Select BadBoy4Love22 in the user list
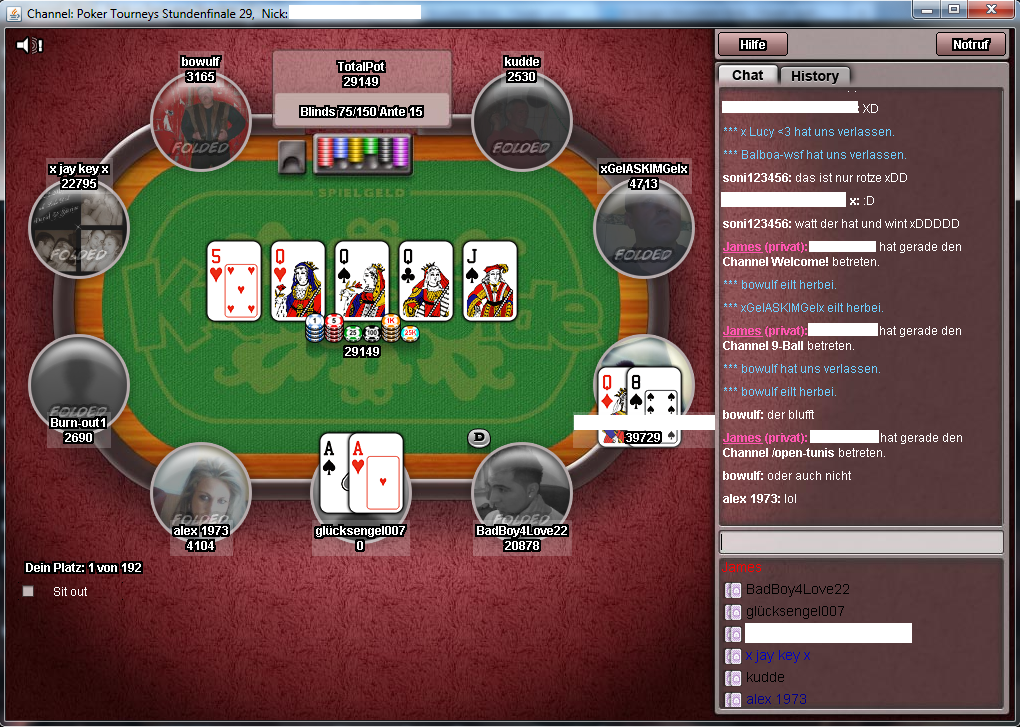This screenshot has height=727, width=1020. [797, 589]
